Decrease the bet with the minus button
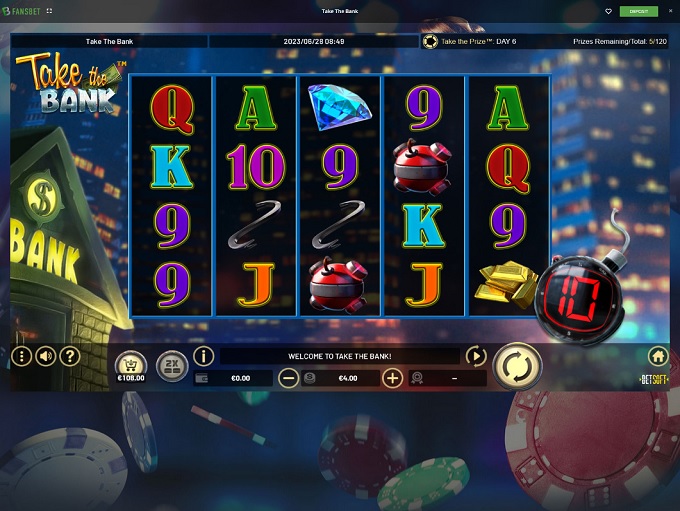Viewport: 680px width, 511px height. click(288, 378)
